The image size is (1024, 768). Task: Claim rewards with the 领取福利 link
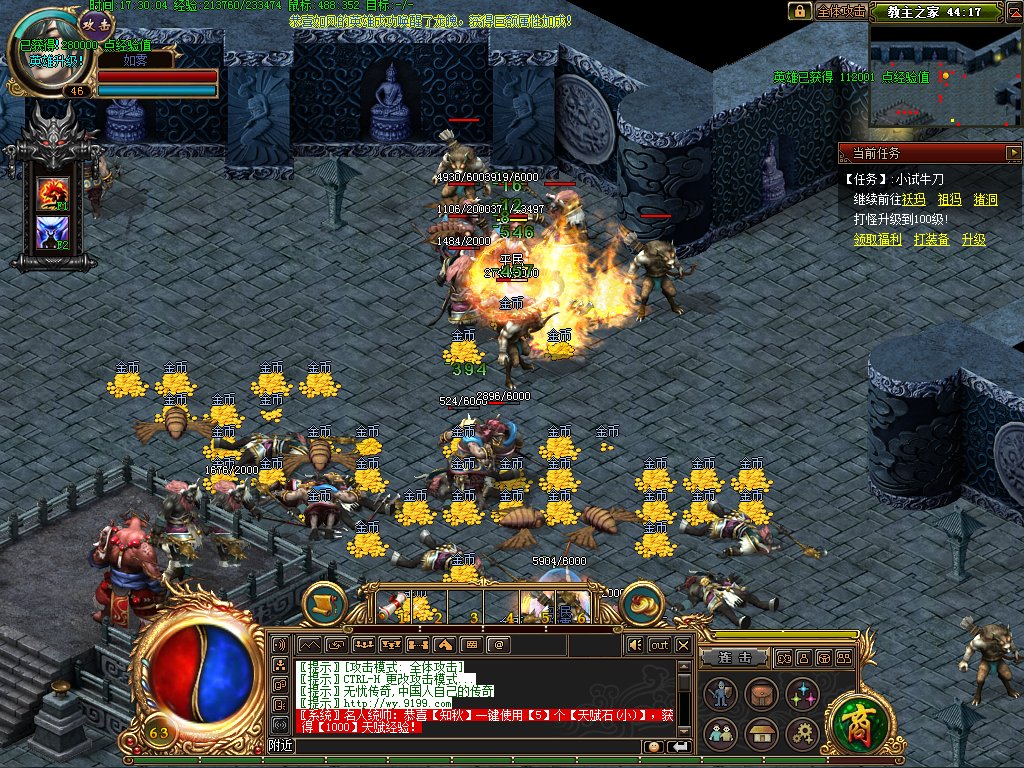pyautogui.click(x=877, y=240)
